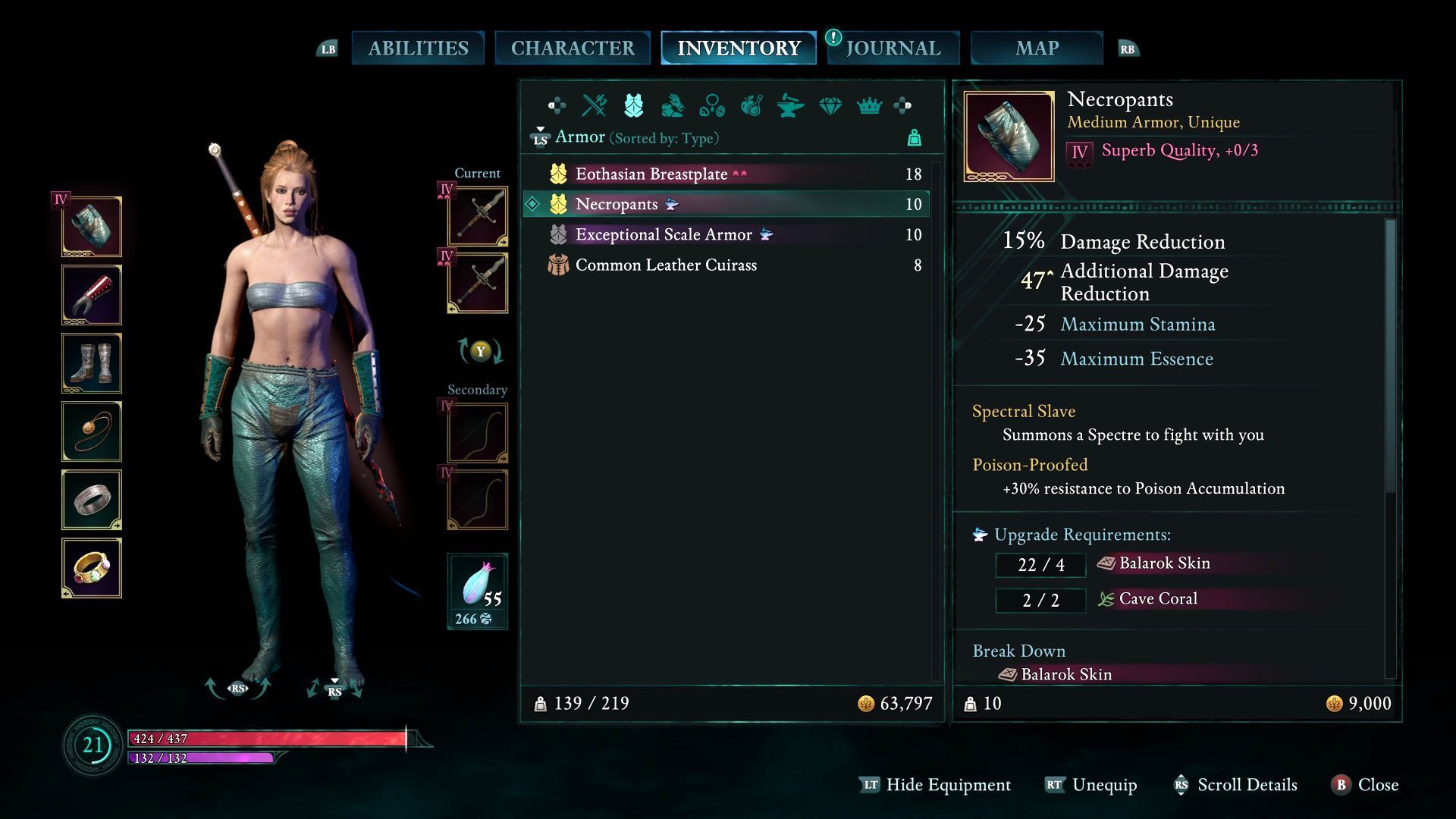Click the Necropants item thumbnail

click(1009, 136)
